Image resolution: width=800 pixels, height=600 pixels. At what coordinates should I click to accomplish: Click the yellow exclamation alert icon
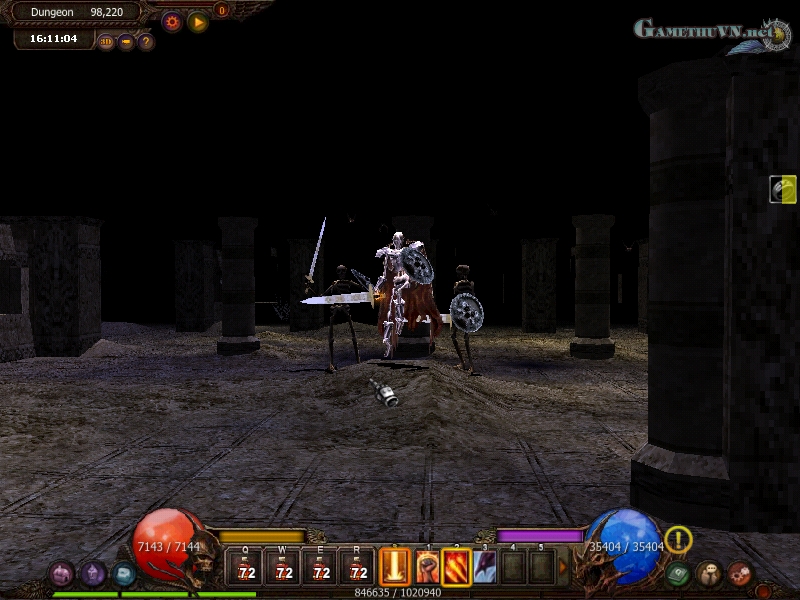click(679, 540)
